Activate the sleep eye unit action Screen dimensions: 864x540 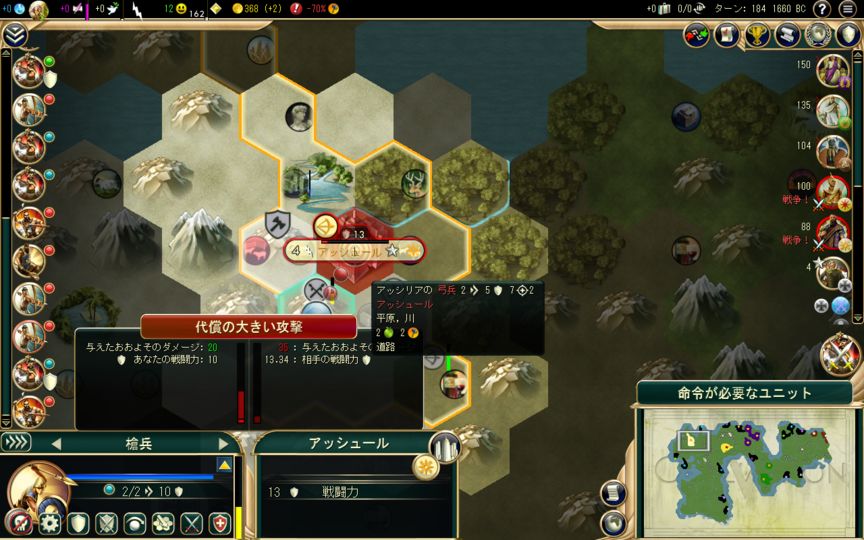coord(134,523)
